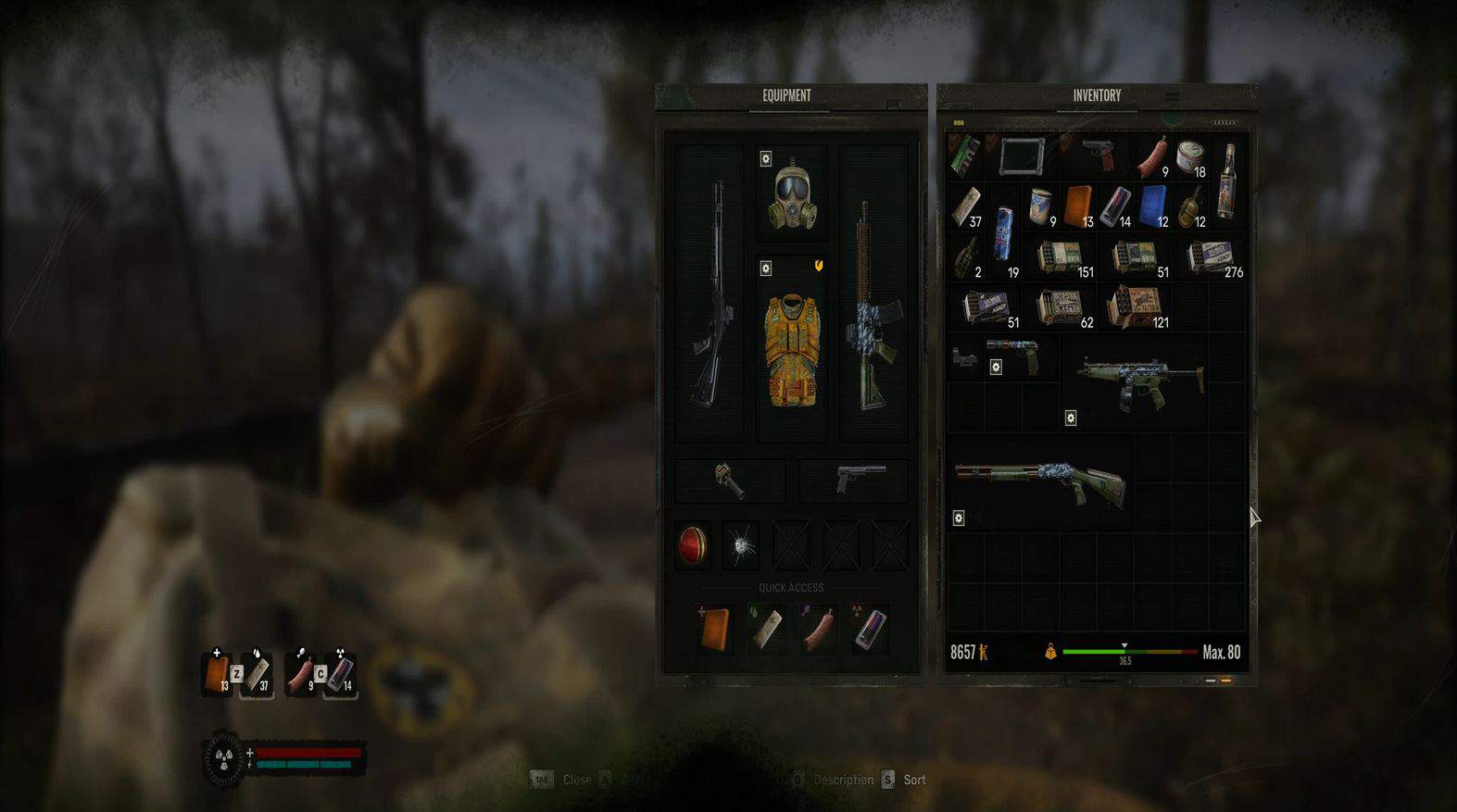Click the equipped camo assault rifle
The width and height of the screenshot is (1457, 812).
coord(871,306)
